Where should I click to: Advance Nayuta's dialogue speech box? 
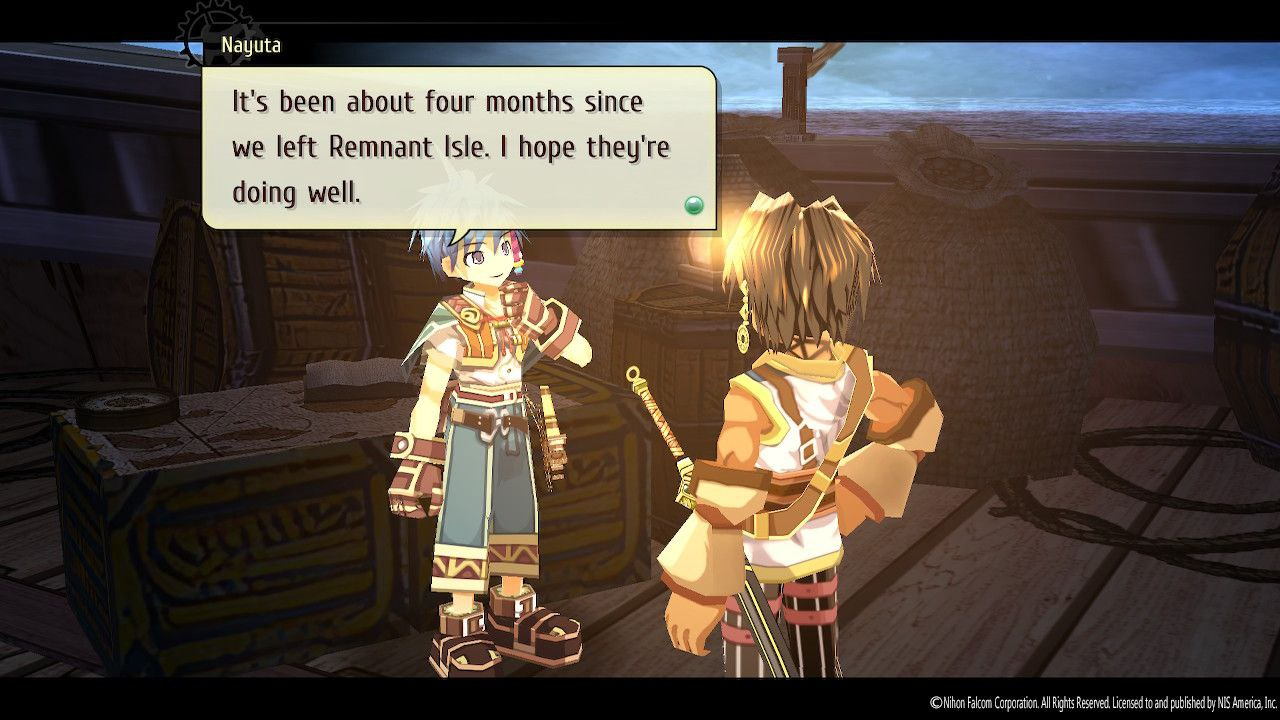459,147
